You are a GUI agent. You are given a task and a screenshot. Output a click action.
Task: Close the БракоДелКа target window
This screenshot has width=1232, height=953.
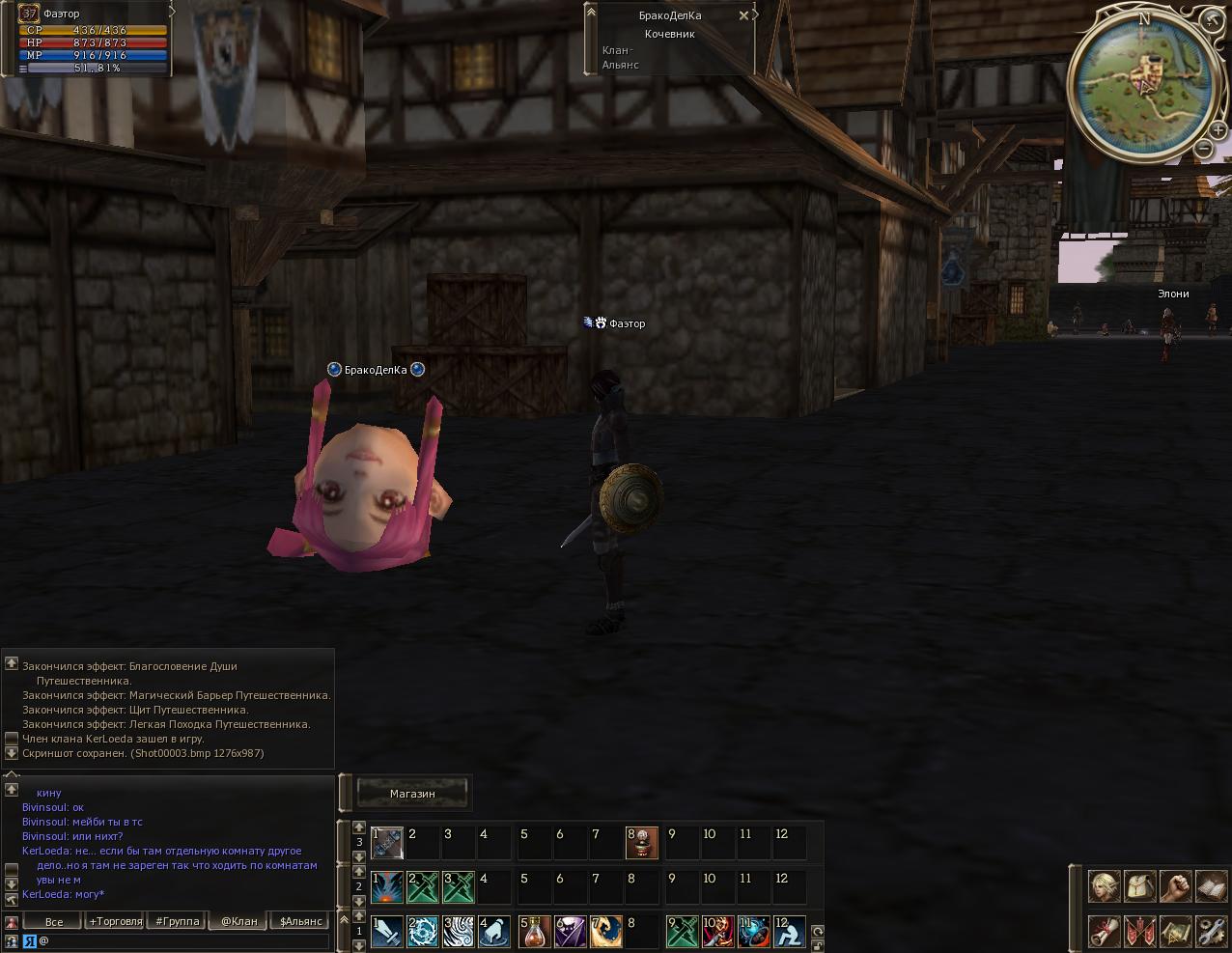pyautogui.click(x=743, y=15)
